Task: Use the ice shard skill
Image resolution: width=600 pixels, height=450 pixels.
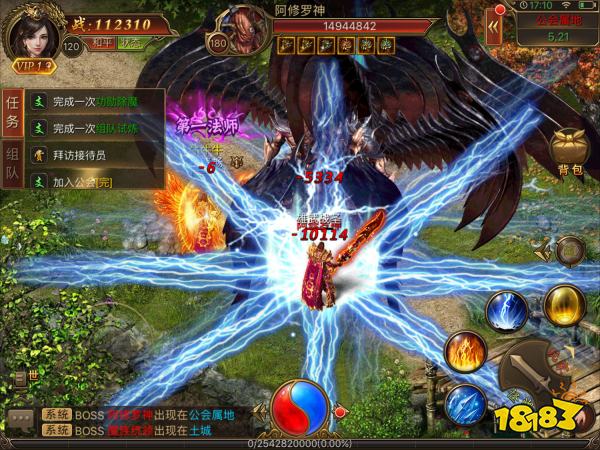Action: click(x=465, y=403)
